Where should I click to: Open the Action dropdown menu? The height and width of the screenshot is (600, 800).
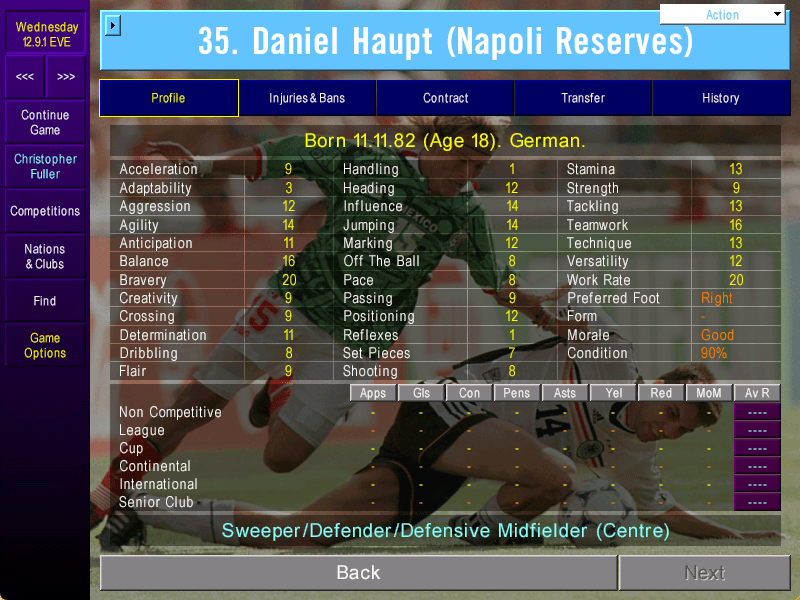click(x=723, y=15)
